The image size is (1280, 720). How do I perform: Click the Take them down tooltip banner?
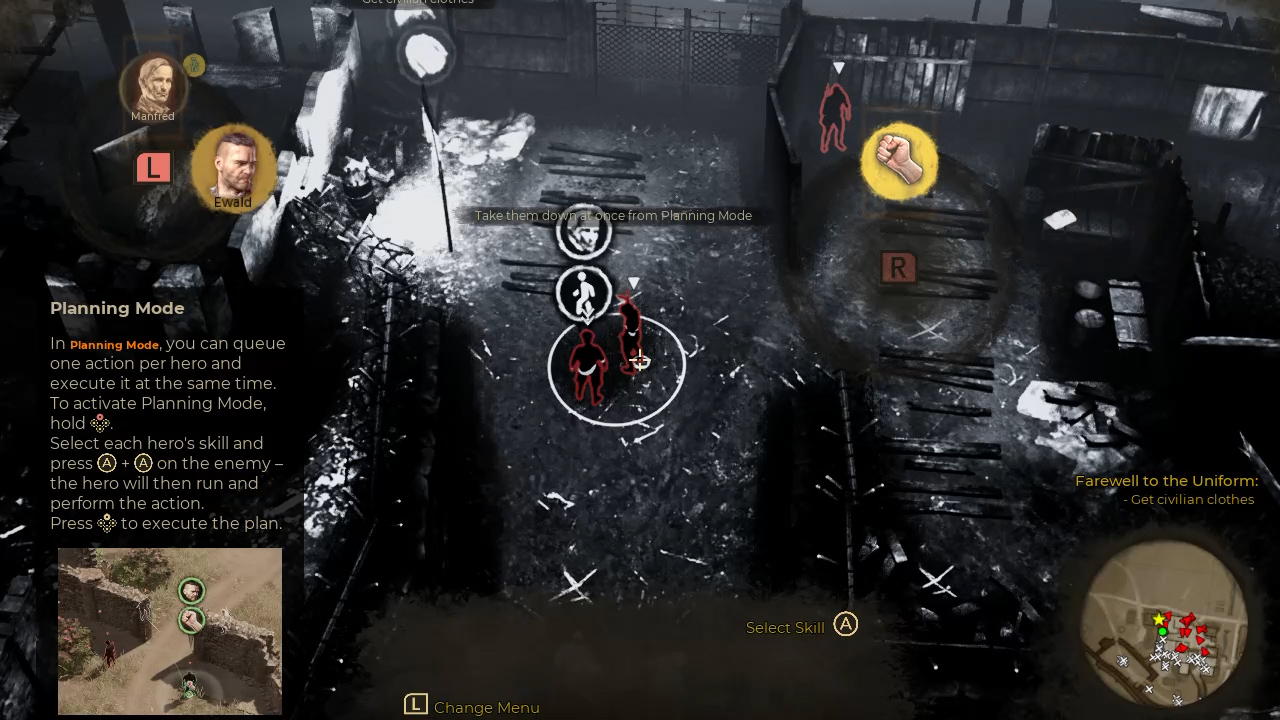[x=613, y=215]
